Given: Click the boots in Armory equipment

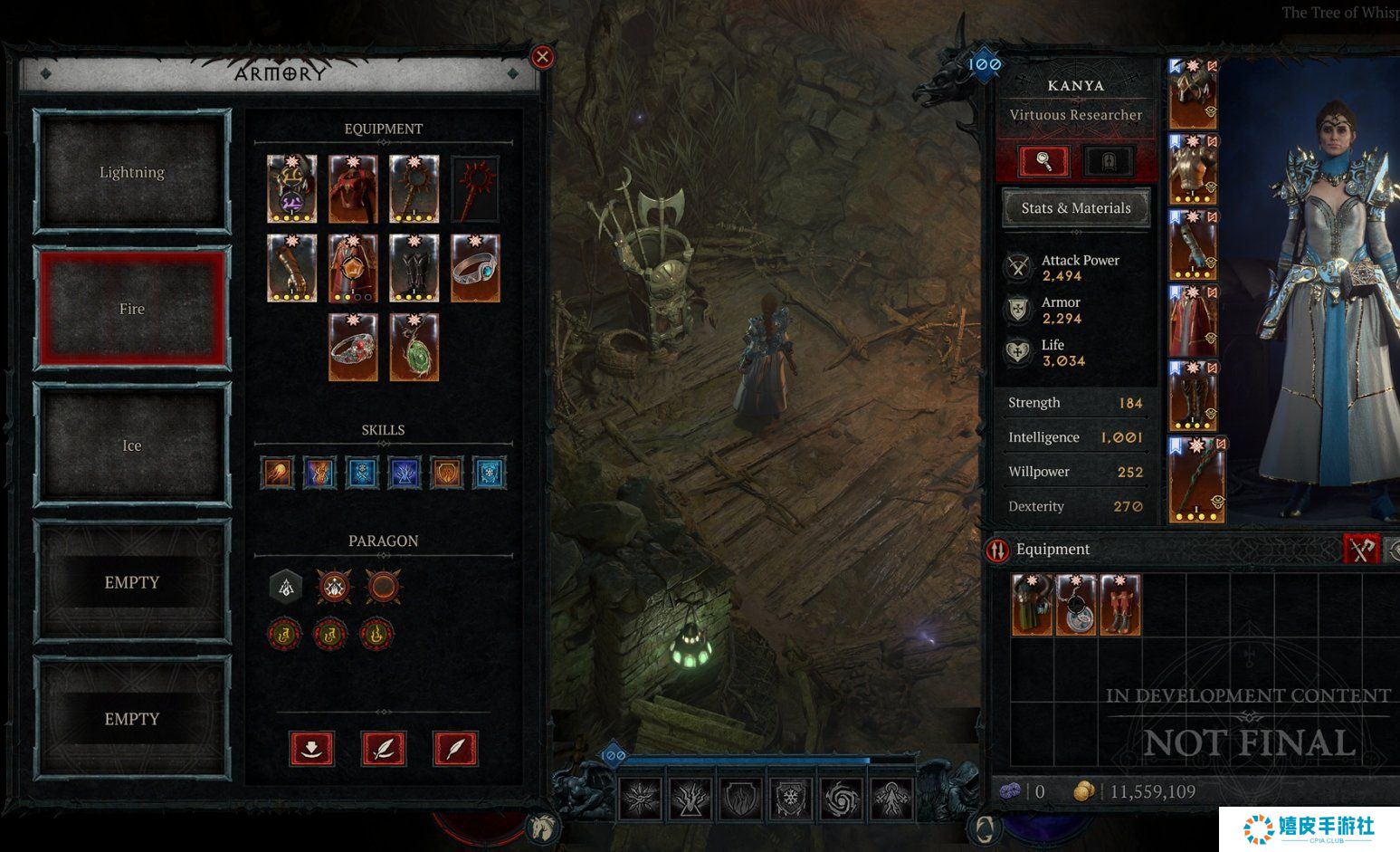Looking at the screenshot, I should pos(414,268).
